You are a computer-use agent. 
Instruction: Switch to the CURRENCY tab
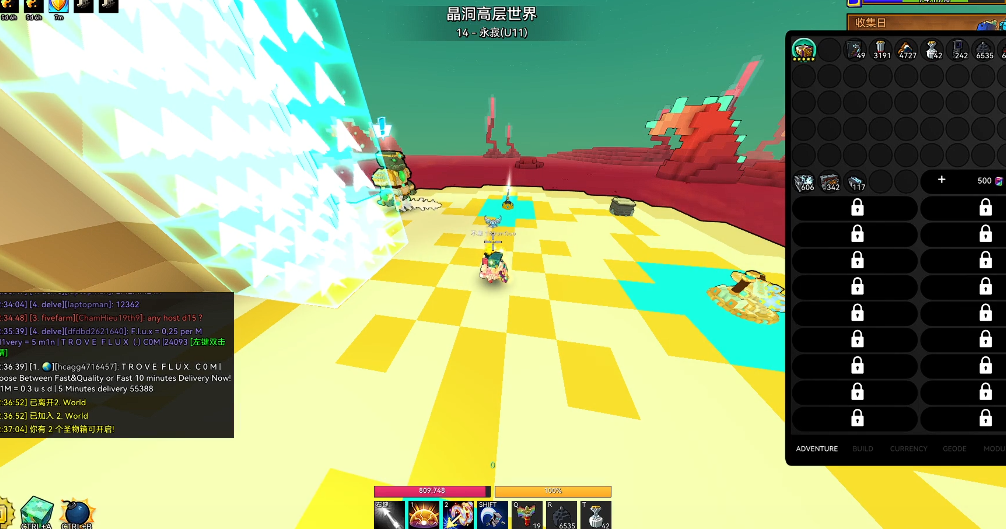click(x=909, y=448)
